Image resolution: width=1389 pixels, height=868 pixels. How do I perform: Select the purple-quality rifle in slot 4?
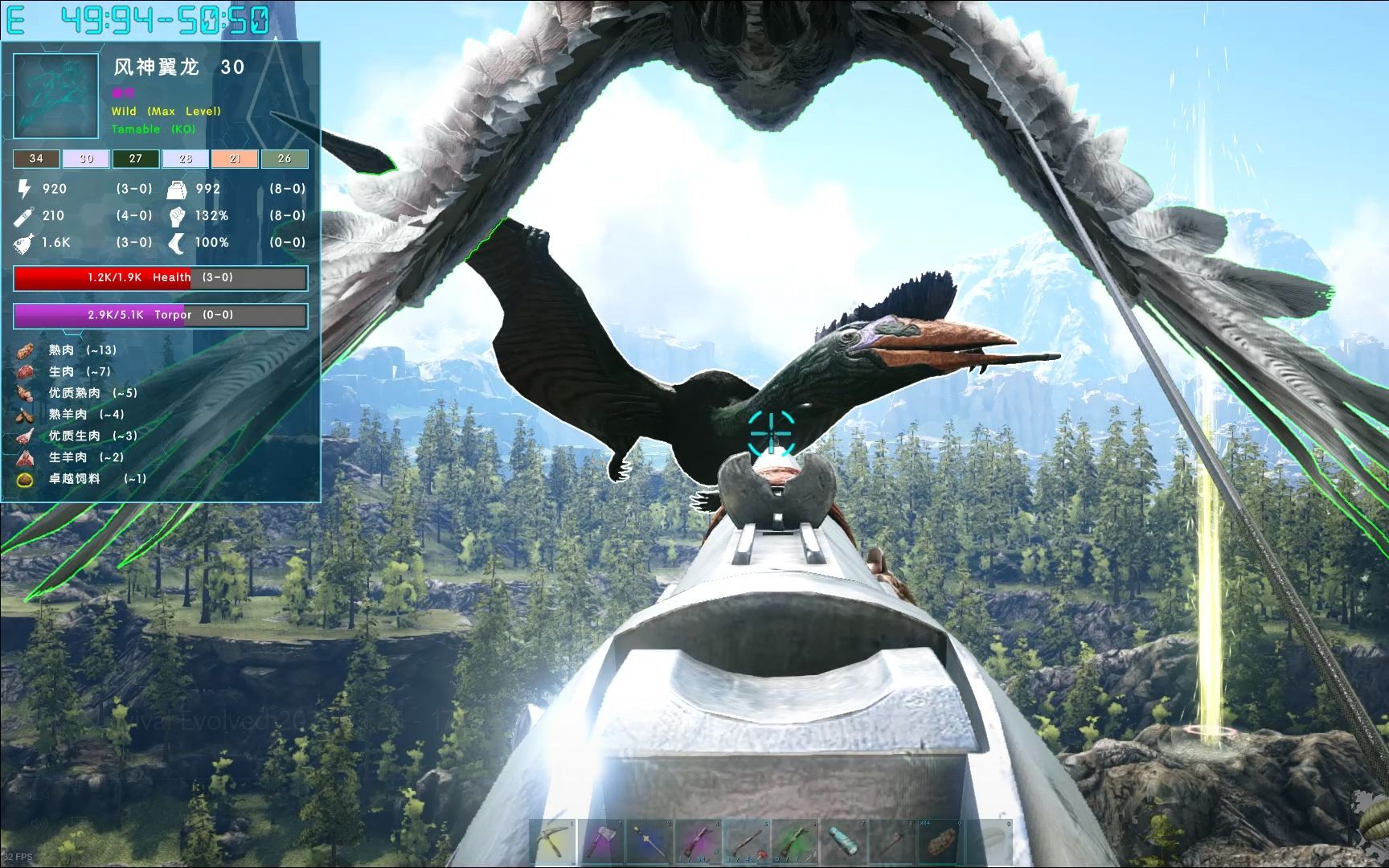click(x=699, y=842)
